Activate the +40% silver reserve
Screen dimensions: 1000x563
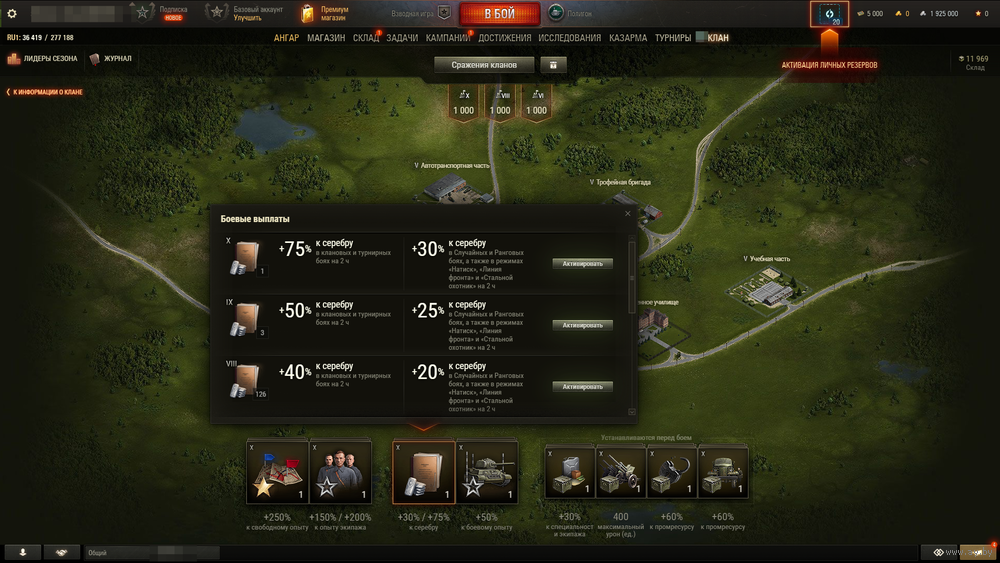click(x=582, y=386)
